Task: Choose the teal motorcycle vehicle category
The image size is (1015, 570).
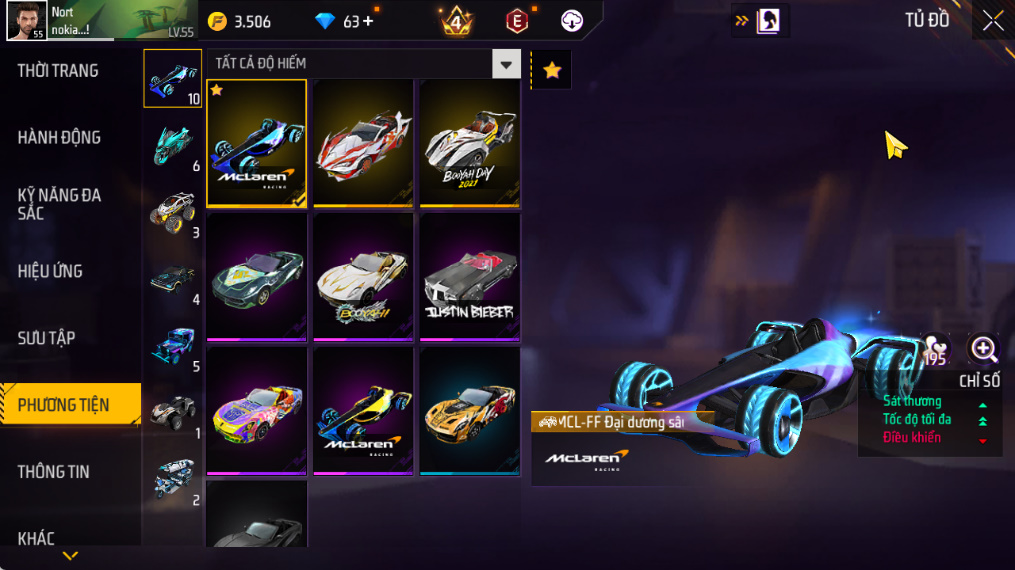Action: click(x=172, y=145)
